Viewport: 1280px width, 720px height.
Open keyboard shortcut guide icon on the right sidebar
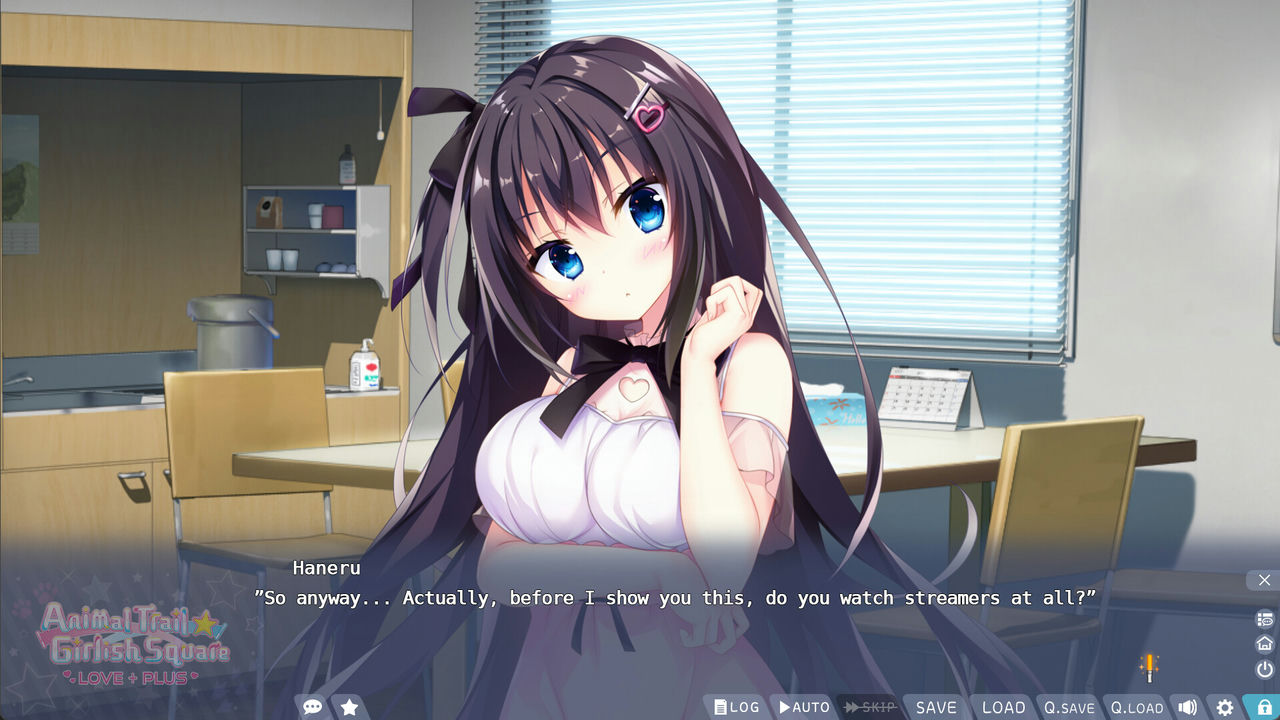coord(1263,618)
